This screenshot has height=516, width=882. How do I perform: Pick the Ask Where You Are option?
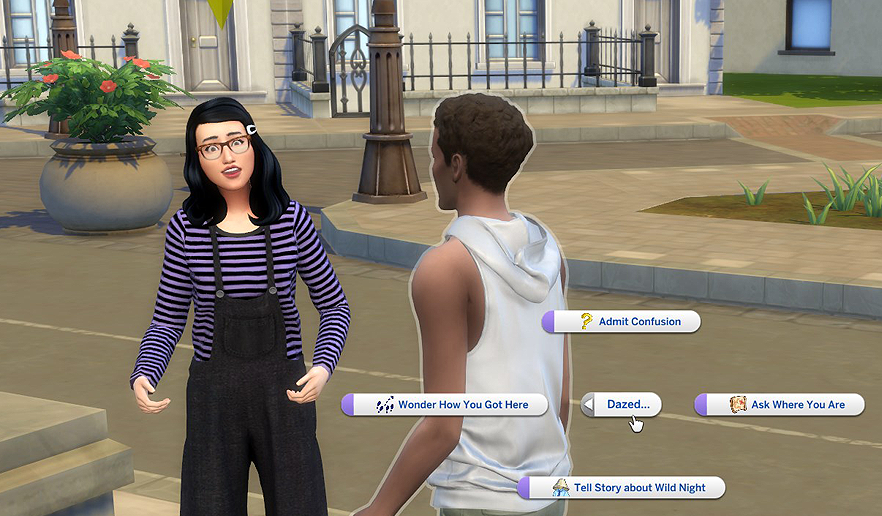779,405
